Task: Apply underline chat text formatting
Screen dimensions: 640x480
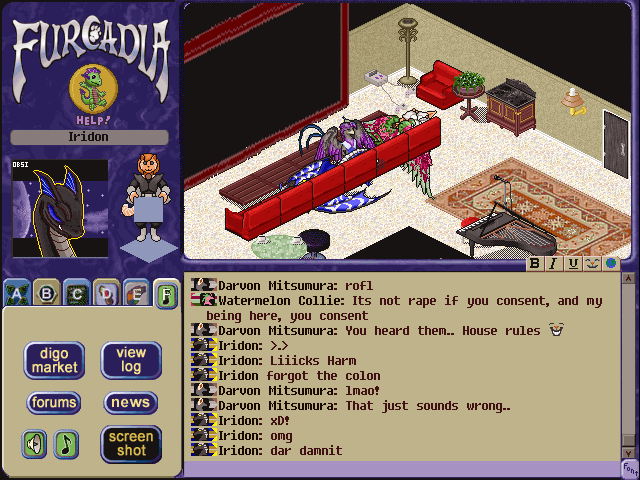Action: pyautogui.click(x=573, y=264)
